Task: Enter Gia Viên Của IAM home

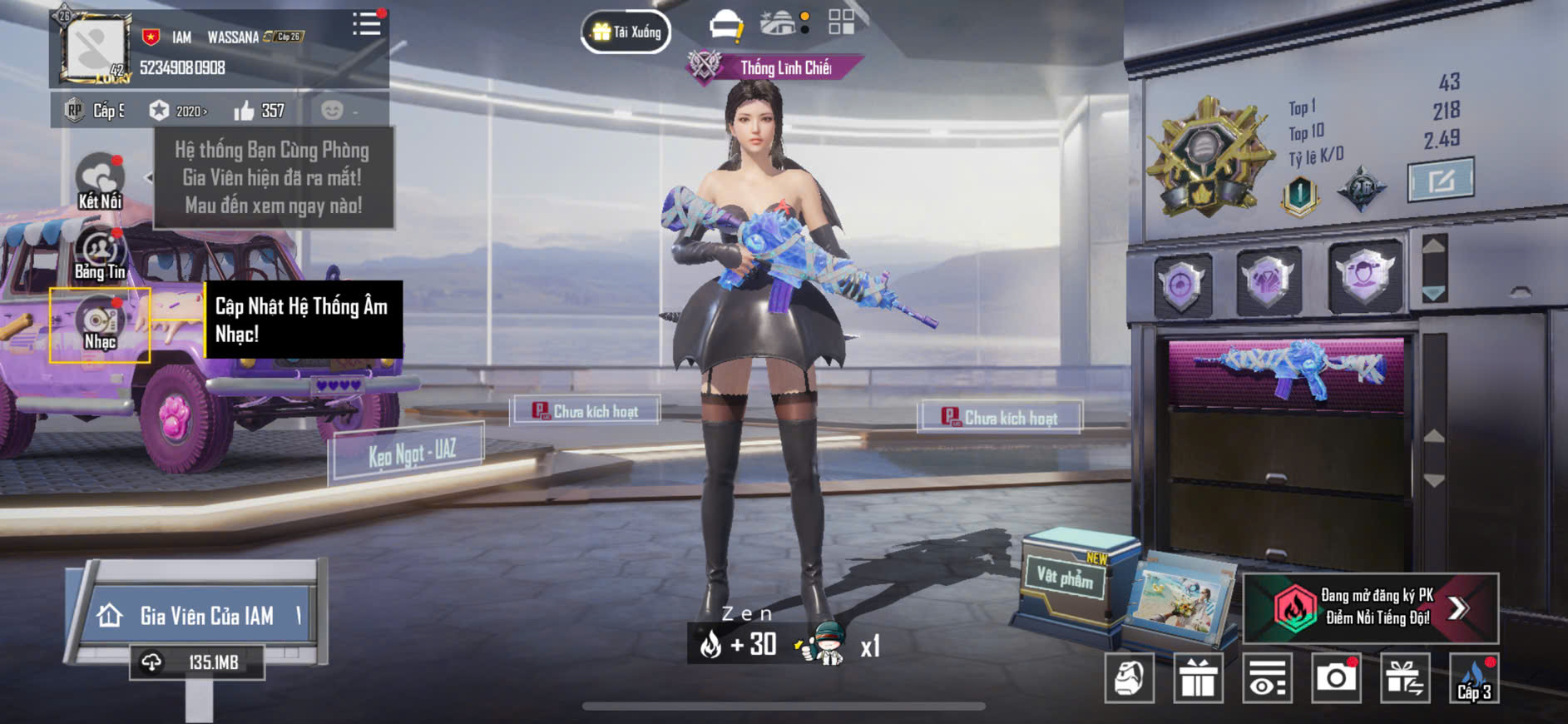Action: (x=198, y=616)
